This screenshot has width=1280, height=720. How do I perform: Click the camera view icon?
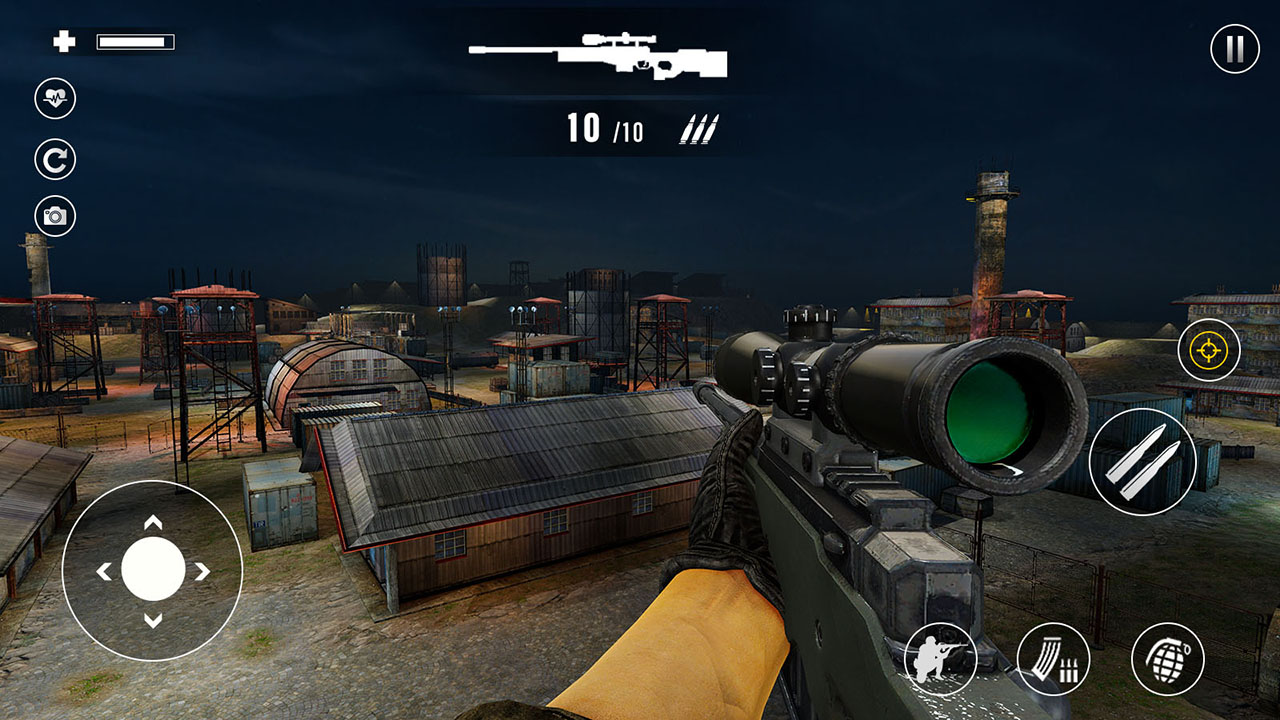(55, 216)
